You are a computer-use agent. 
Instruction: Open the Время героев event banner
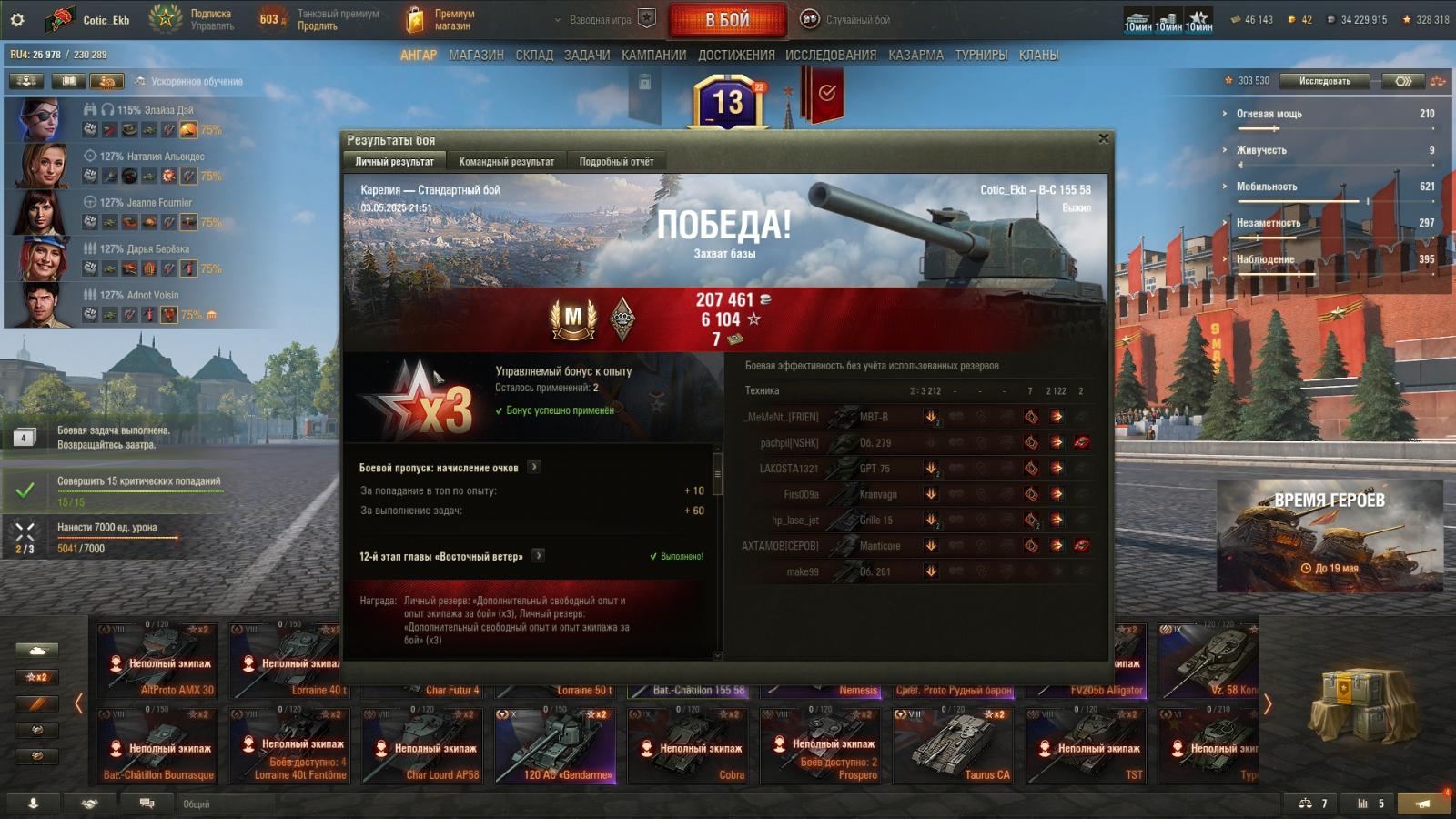[x=1329, y=535]
